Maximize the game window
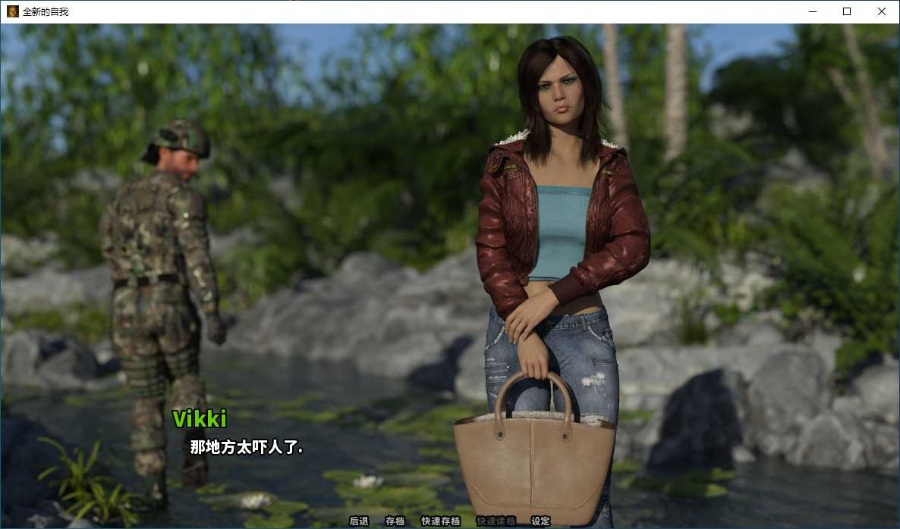The image size is (900, 529). (846, 11)
